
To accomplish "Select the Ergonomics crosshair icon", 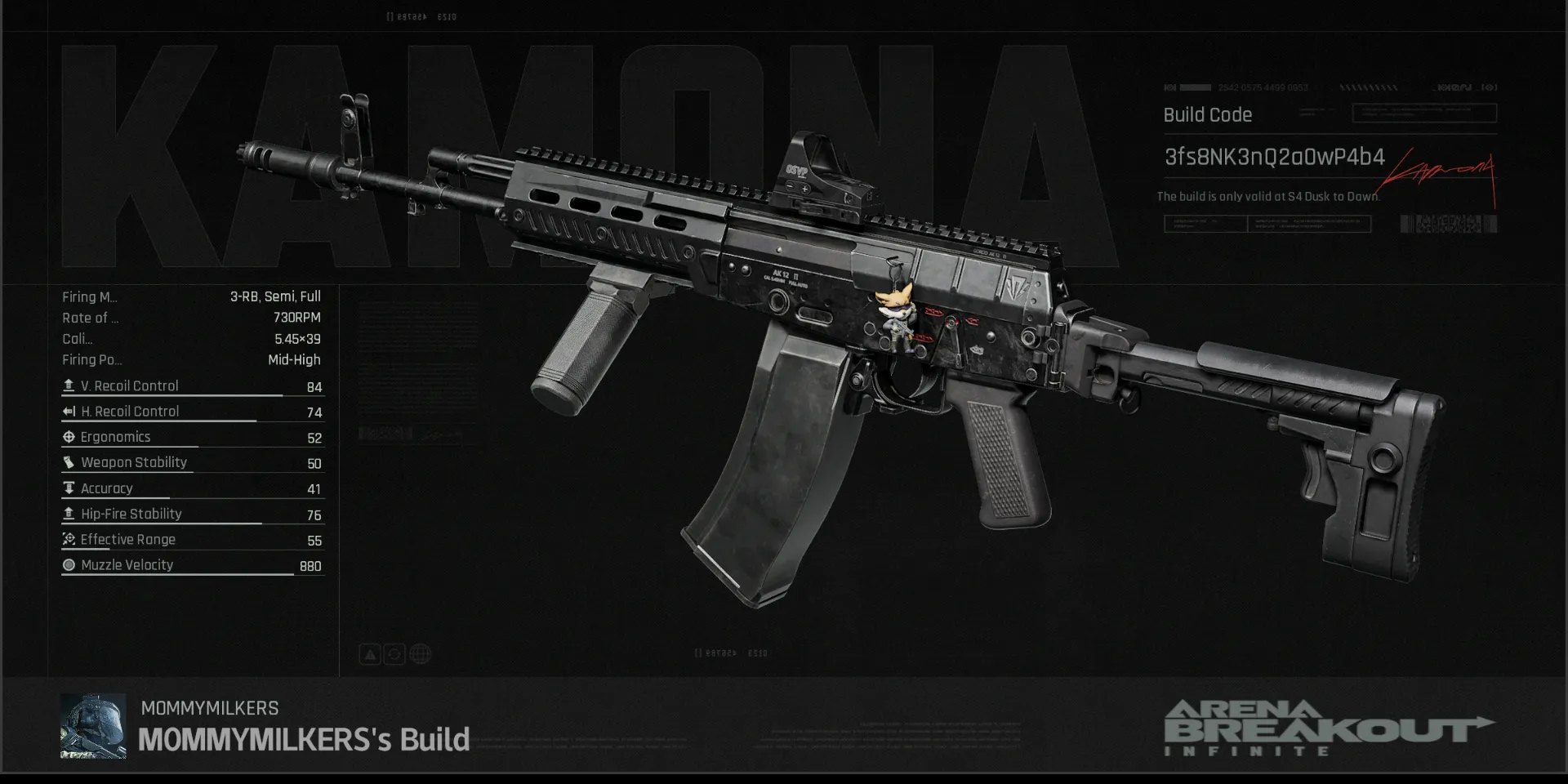I will [69, 437].
